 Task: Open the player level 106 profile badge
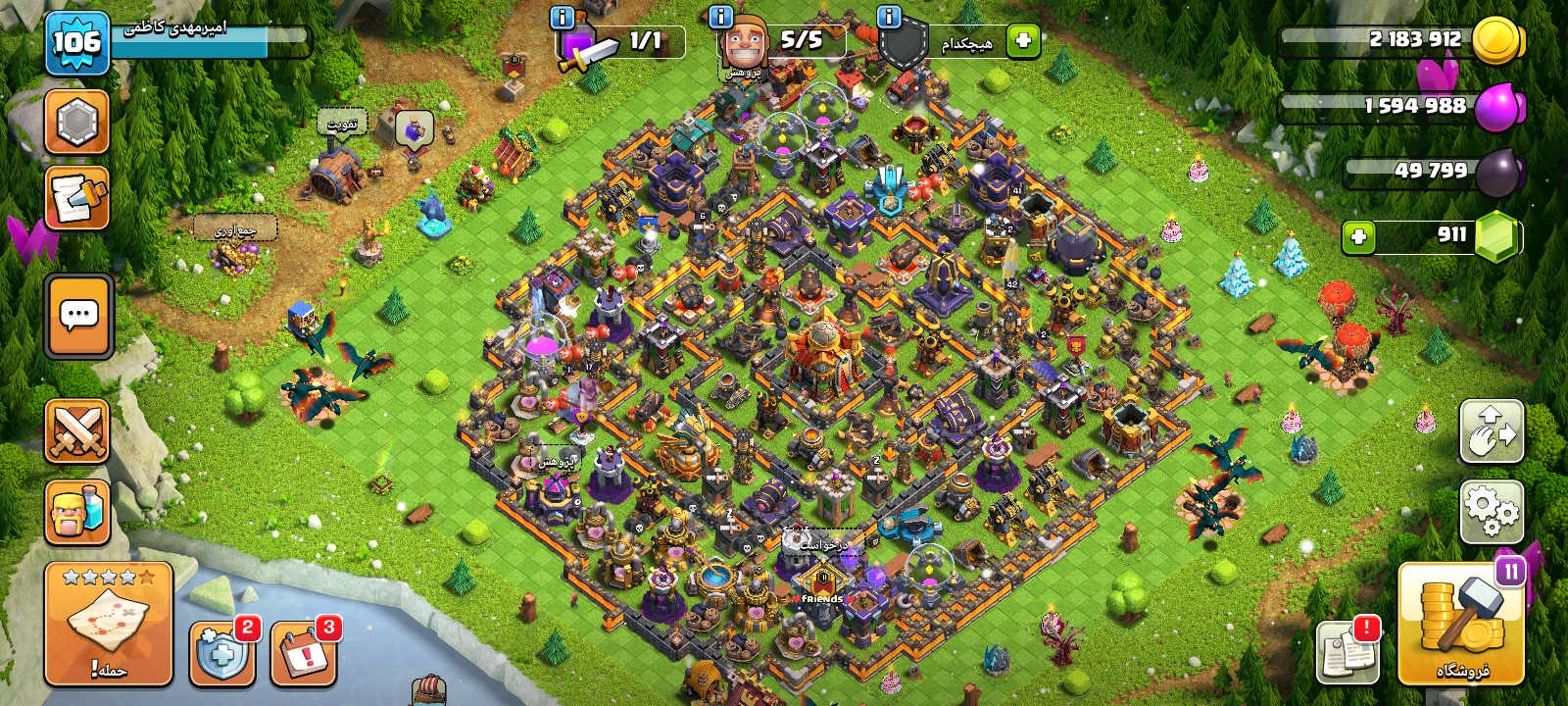pos(76,43)
